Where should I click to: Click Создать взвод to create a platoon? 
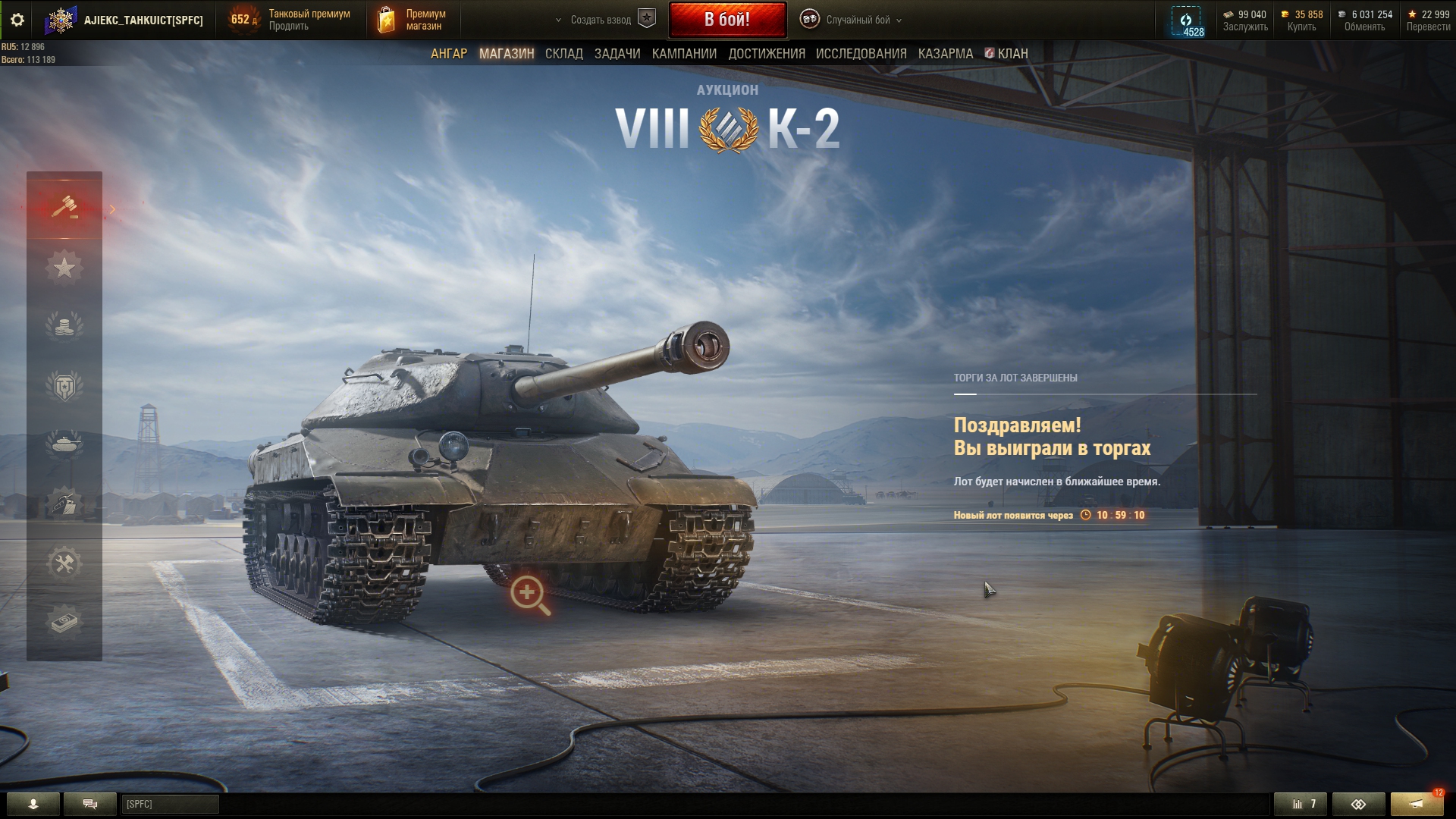[x=601, y=20]
